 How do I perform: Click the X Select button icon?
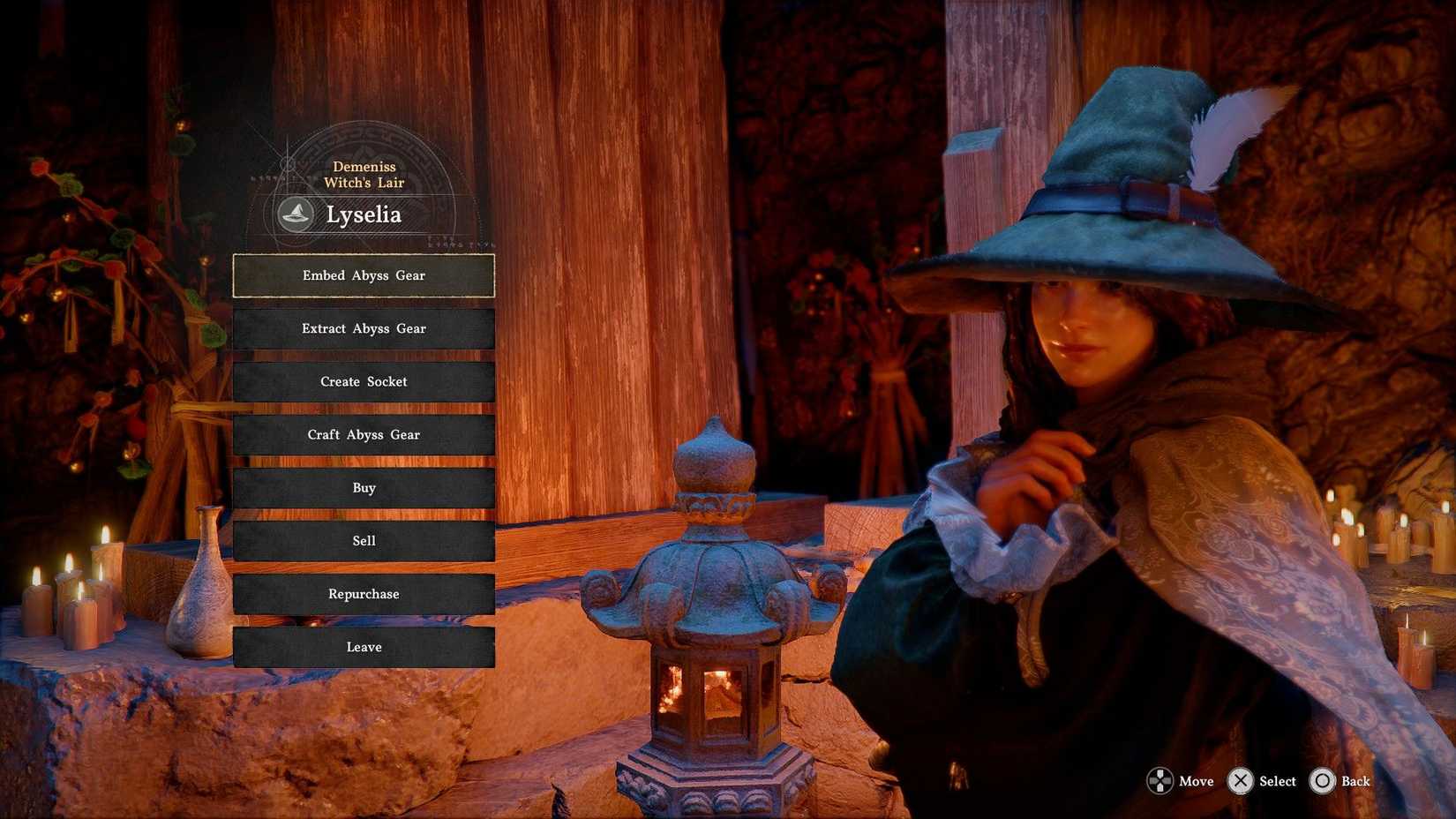[1241, 781]
